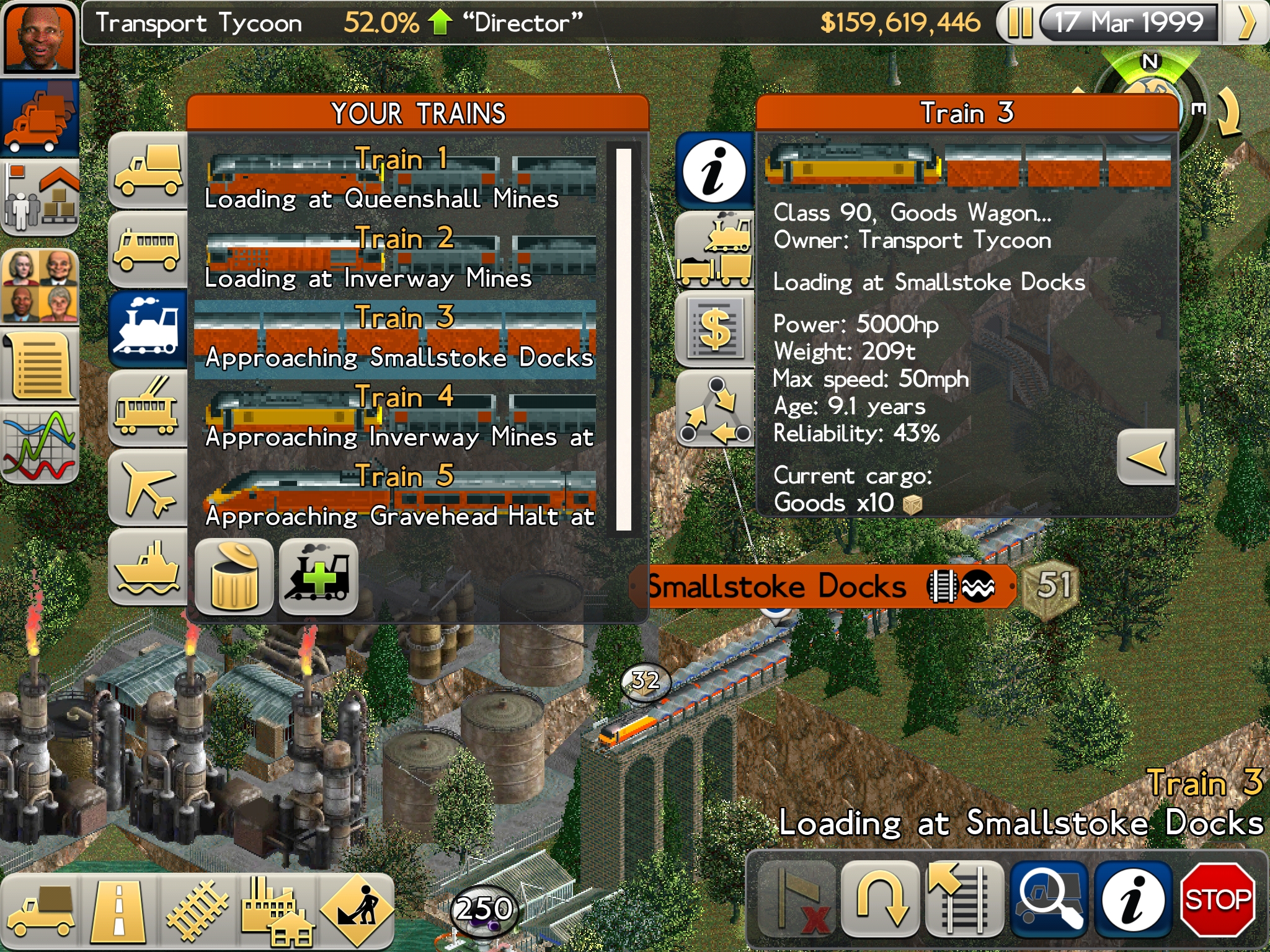Switch to the aircraft vehicle tab
The width and height of the screenshot is (1270, 952).
[148, 487]
